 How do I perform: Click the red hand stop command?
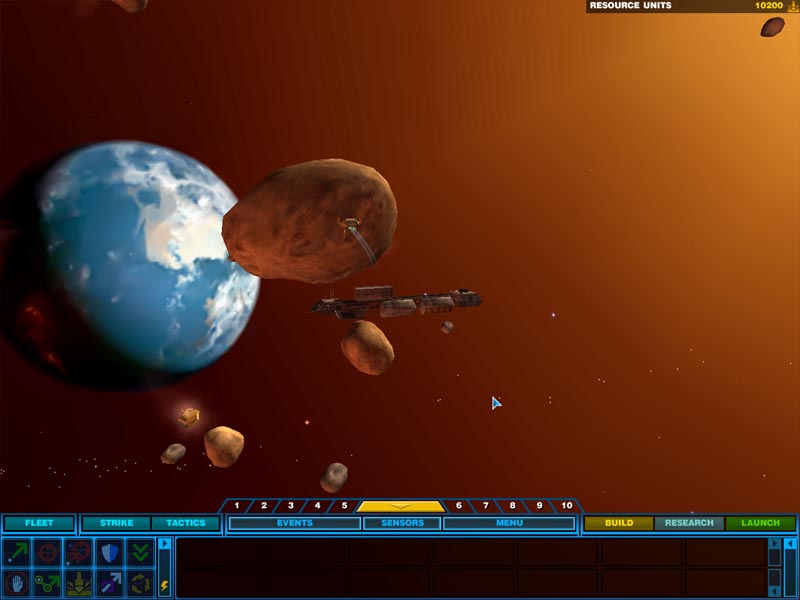pyautogui.click(x=17, y=583)
